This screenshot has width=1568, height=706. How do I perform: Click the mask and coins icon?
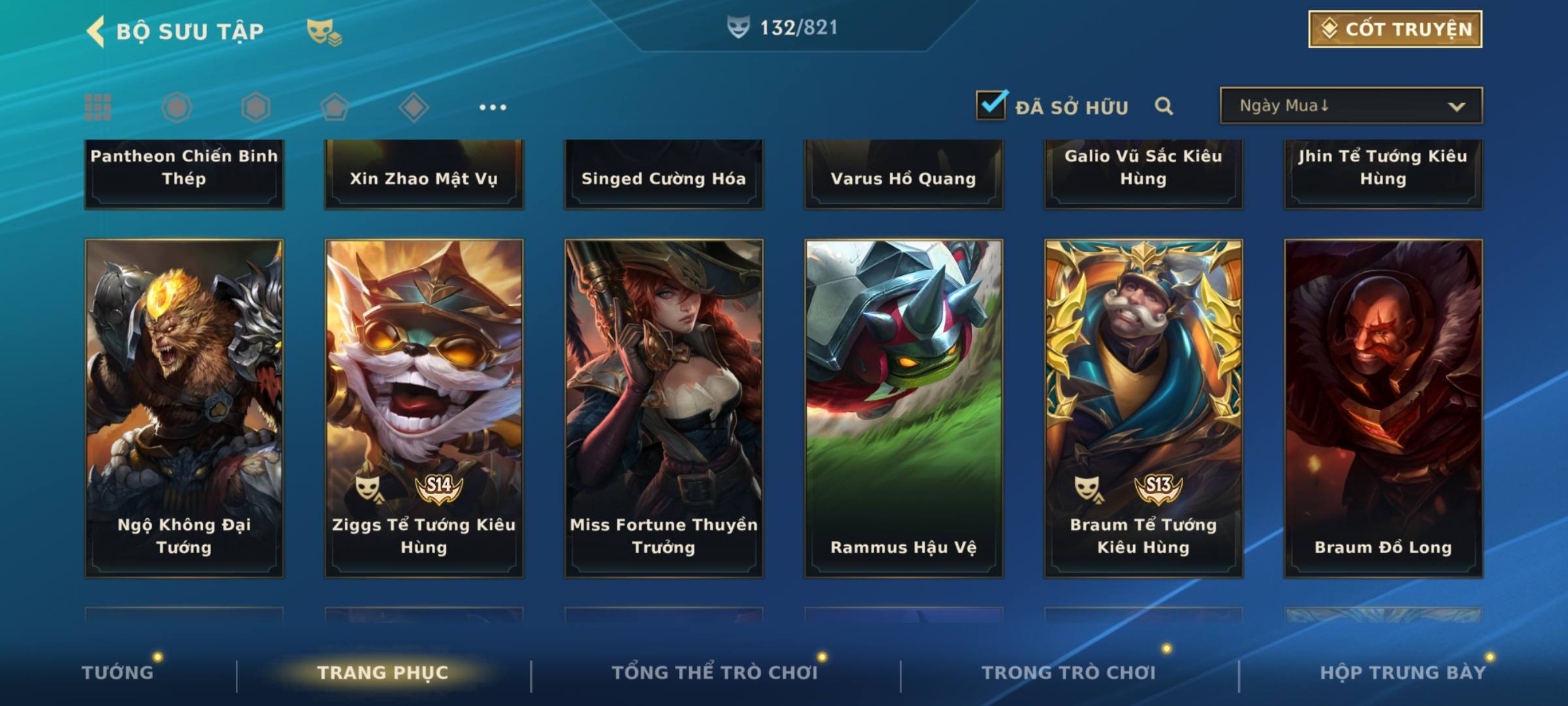tap(324, 32)
